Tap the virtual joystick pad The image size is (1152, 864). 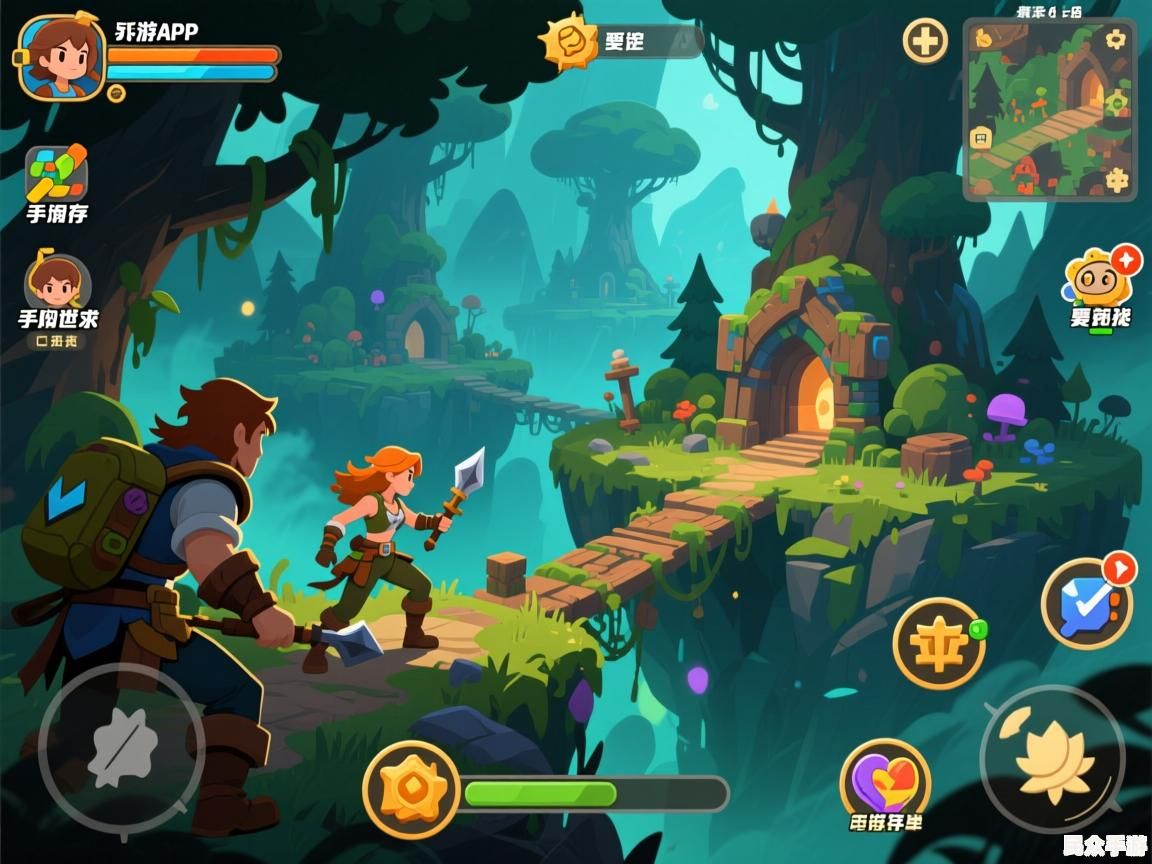click(x=121, y=748)
